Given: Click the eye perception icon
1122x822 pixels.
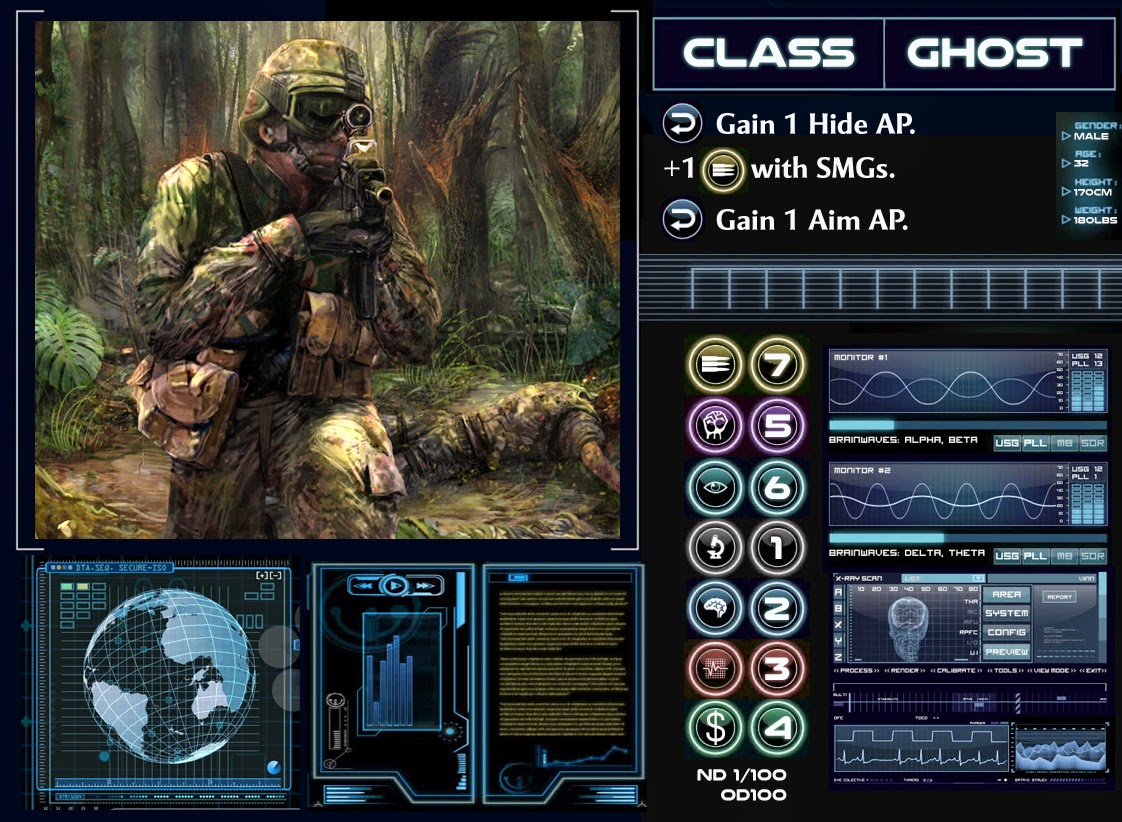Looking at the screenshot, I should tap(716, 488).
